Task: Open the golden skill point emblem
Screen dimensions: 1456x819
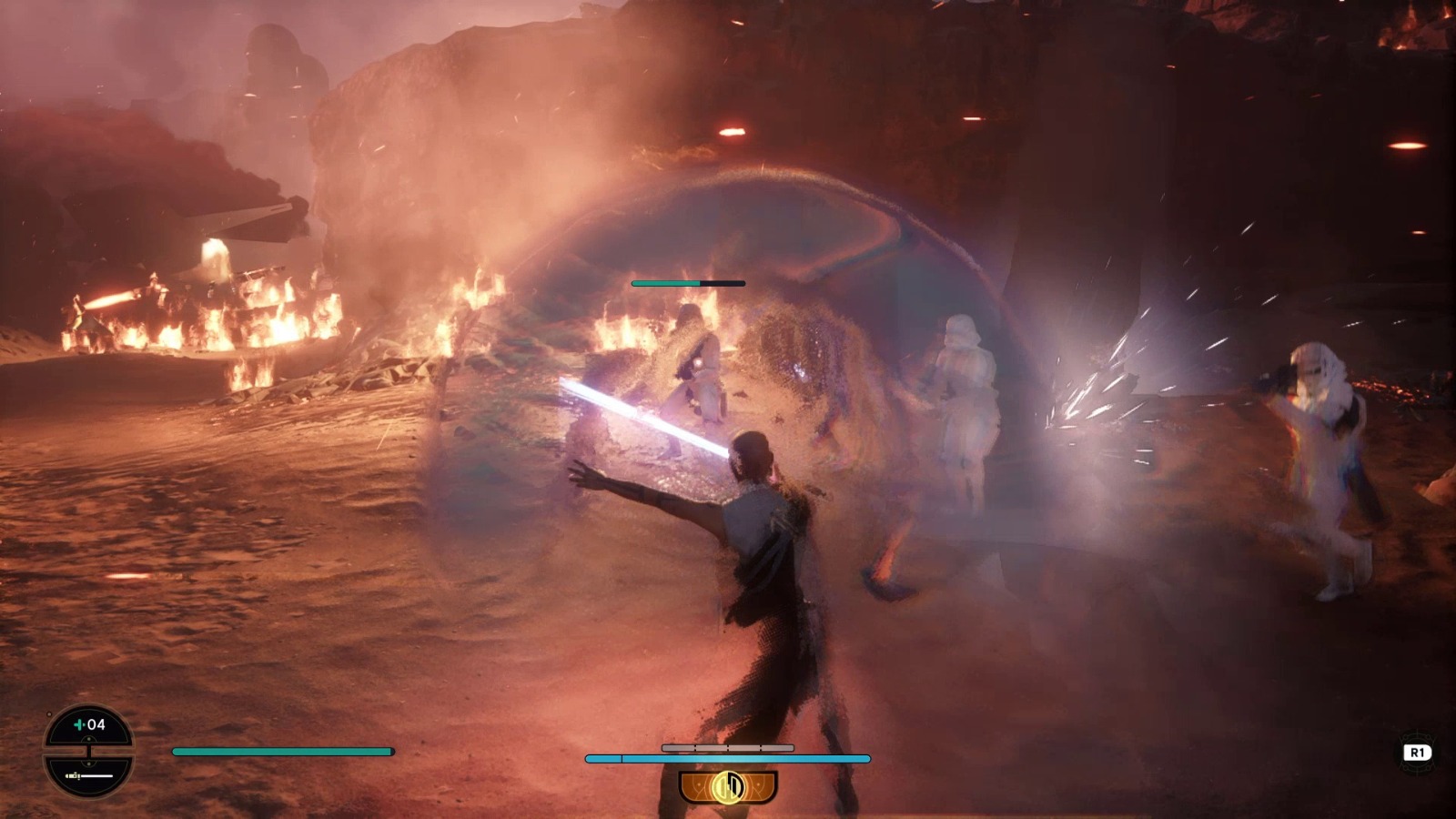Action: tap(729, 786)
